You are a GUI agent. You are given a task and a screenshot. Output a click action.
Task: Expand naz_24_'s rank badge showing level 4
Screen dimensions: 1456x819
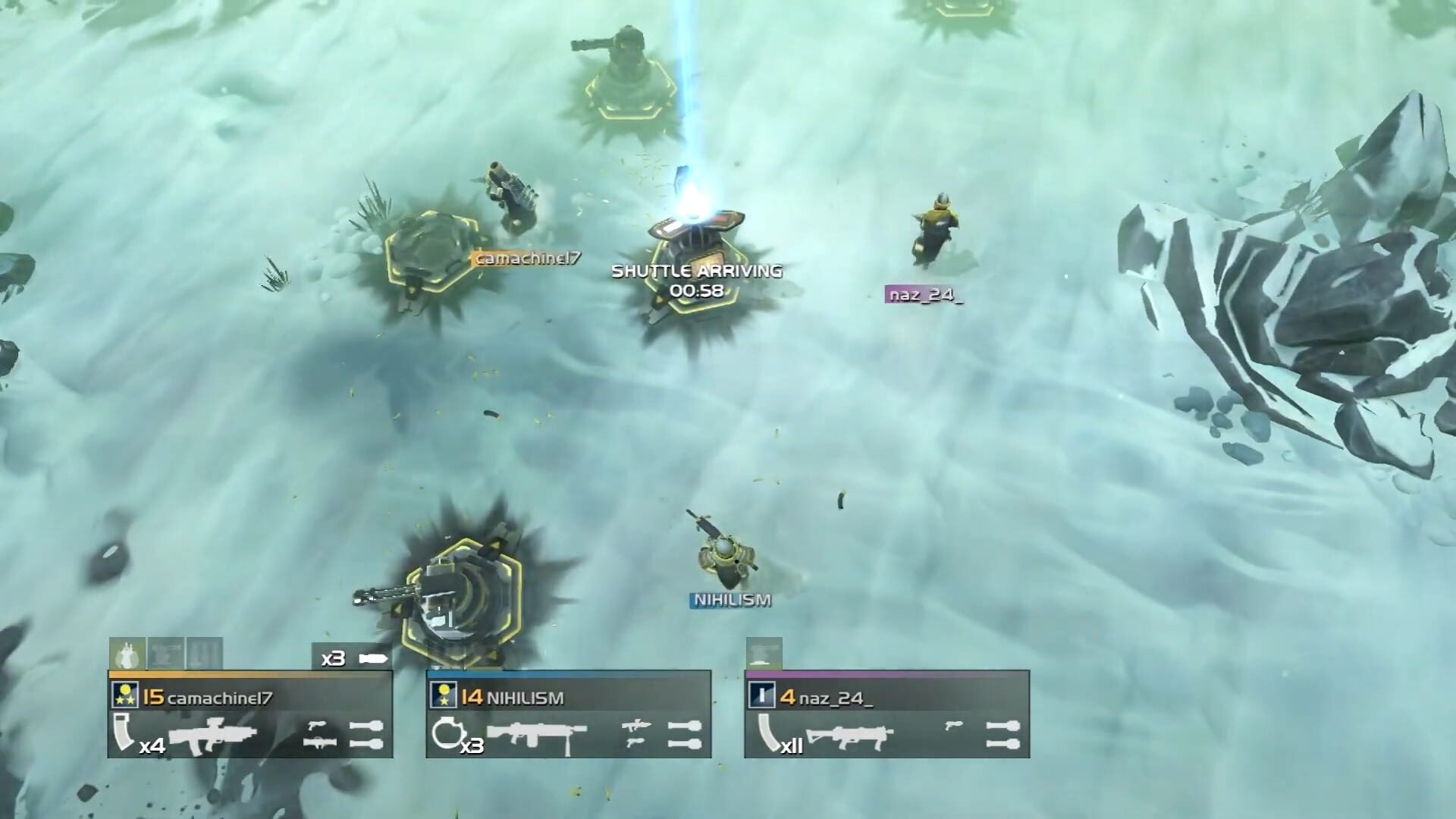tap(761, 694)
